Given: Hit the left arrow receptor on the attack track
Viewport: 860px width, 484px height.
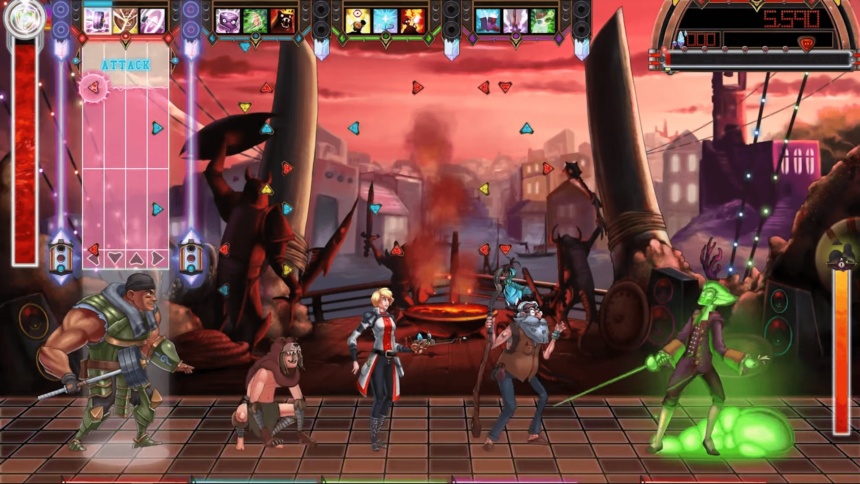Looking at the screenshot, I should tap(93, 258).
